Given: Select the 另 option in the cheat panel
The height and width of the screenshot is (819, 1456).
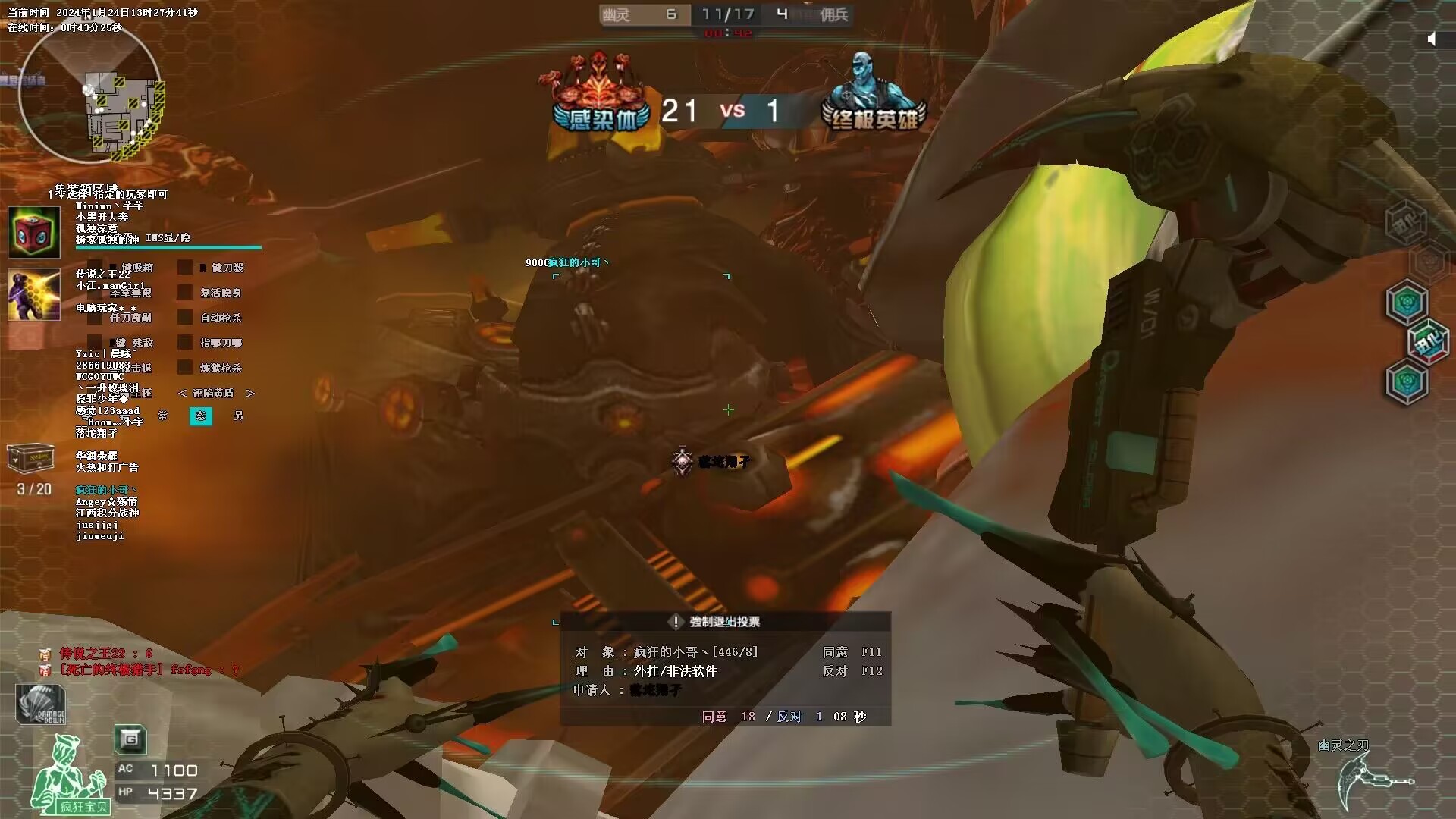Looking at the screenshot, I should [238, 416].
